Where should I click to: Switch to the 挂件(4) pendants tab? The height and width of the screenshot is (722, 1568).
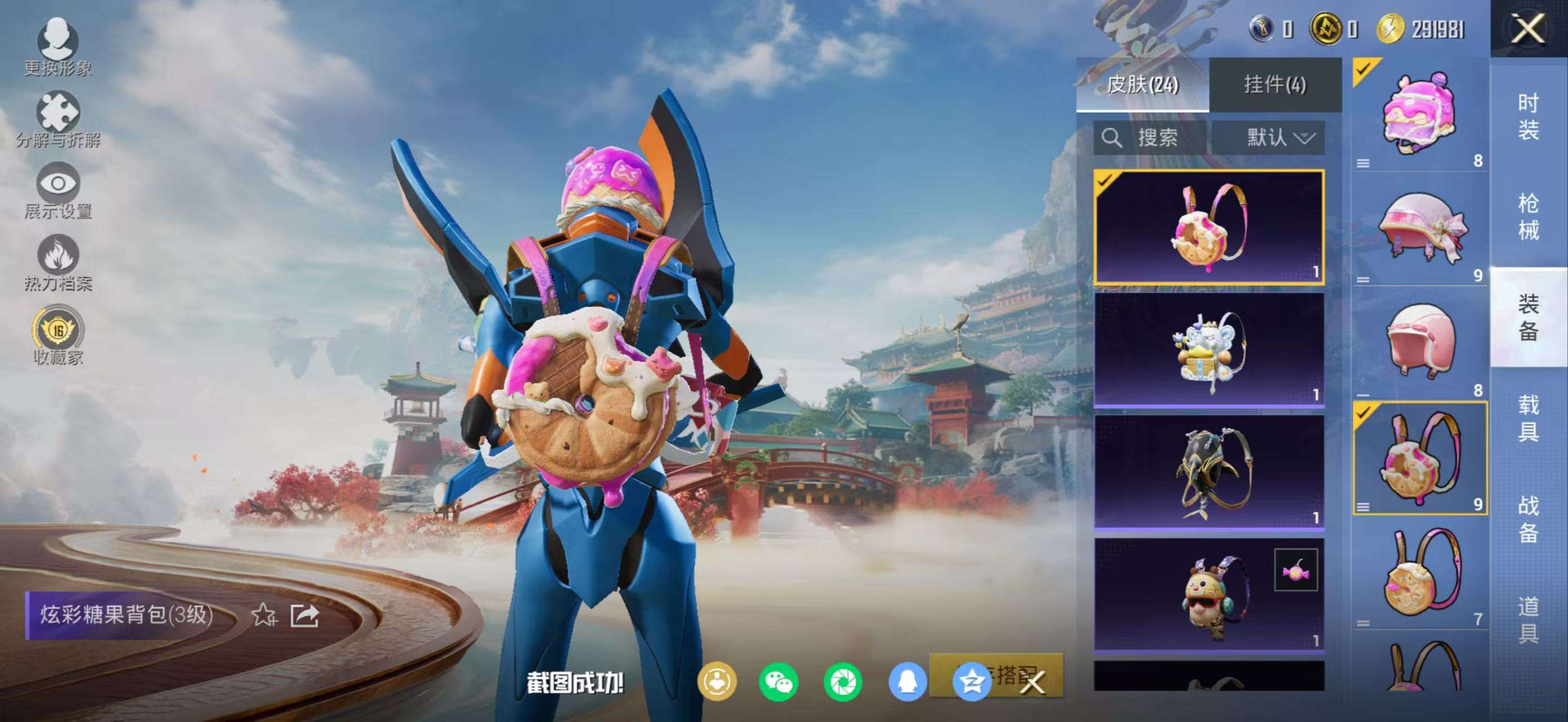[1275, 85]
